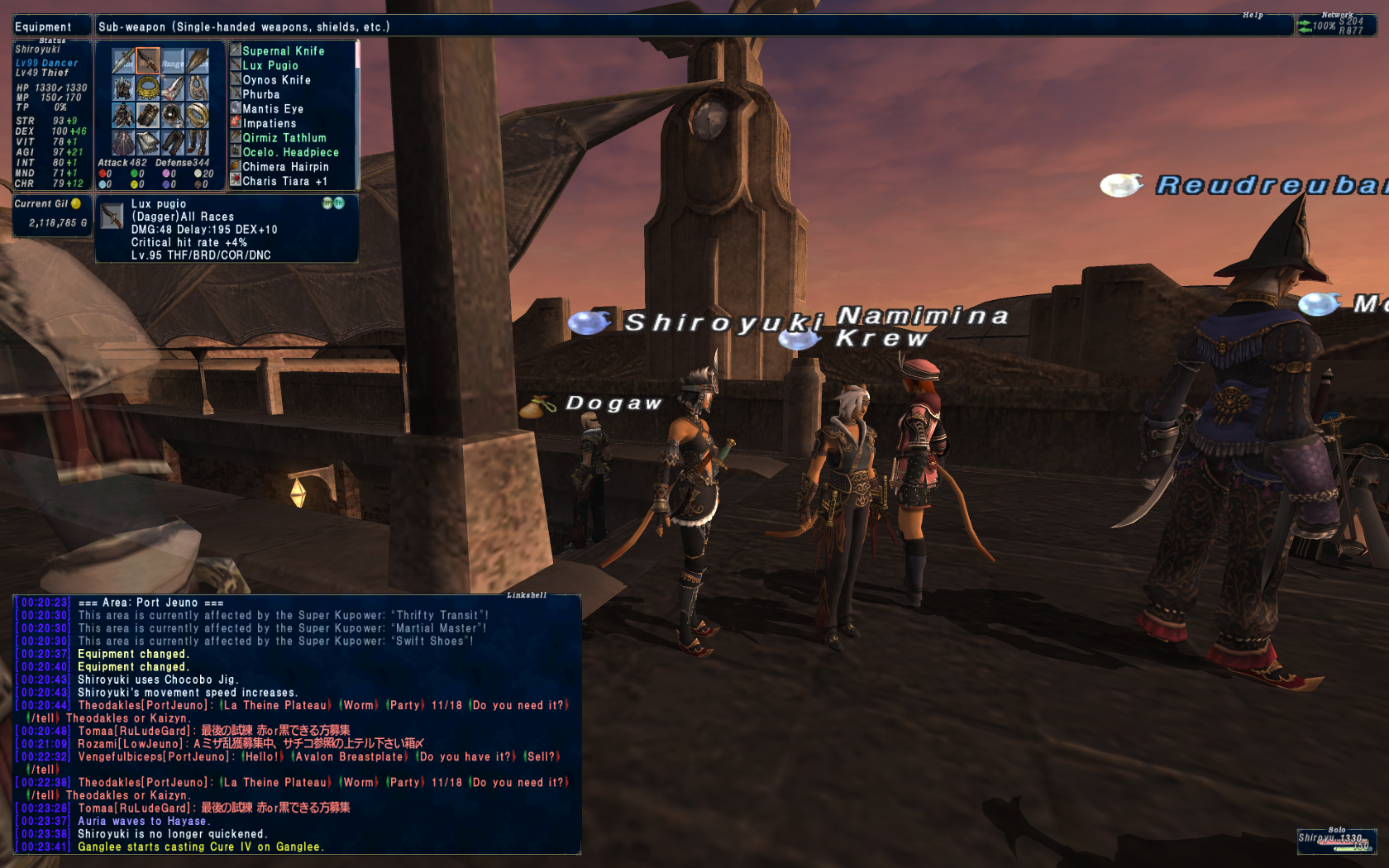The height and width of the screenshot is (868, 1389).
Task: Pick Oynos Knife from the list
Action: point(276,80)
